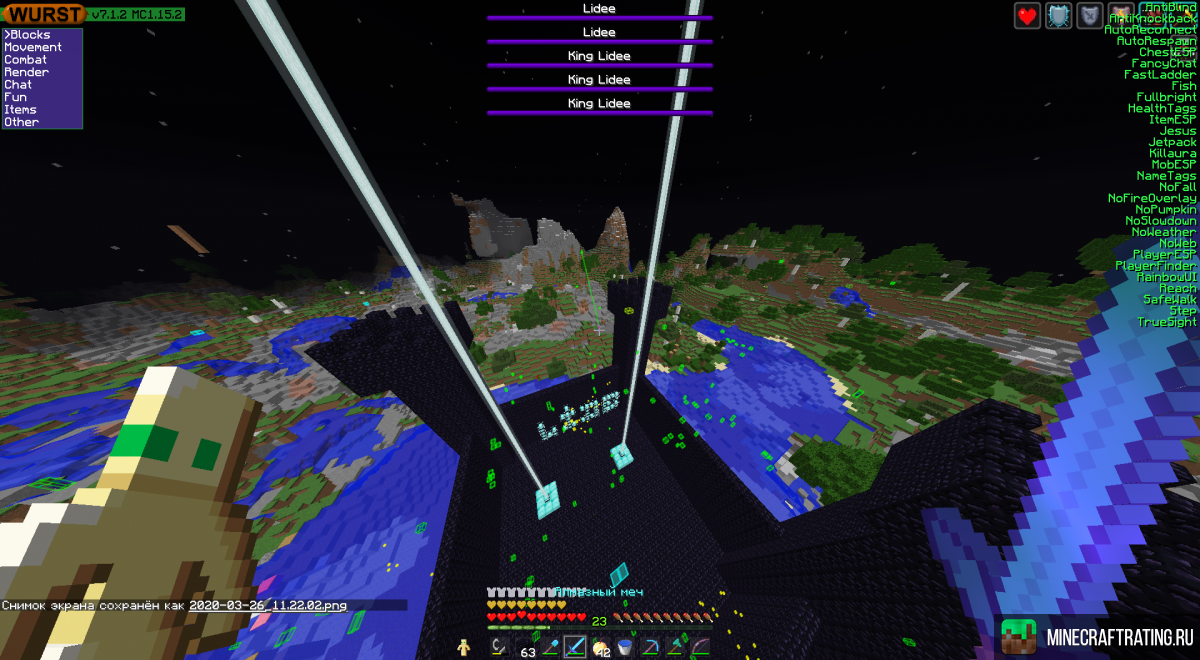Choose the golden apple stack of 42
This screenshot has height=660, width=1200.
(x=600, y=648)
